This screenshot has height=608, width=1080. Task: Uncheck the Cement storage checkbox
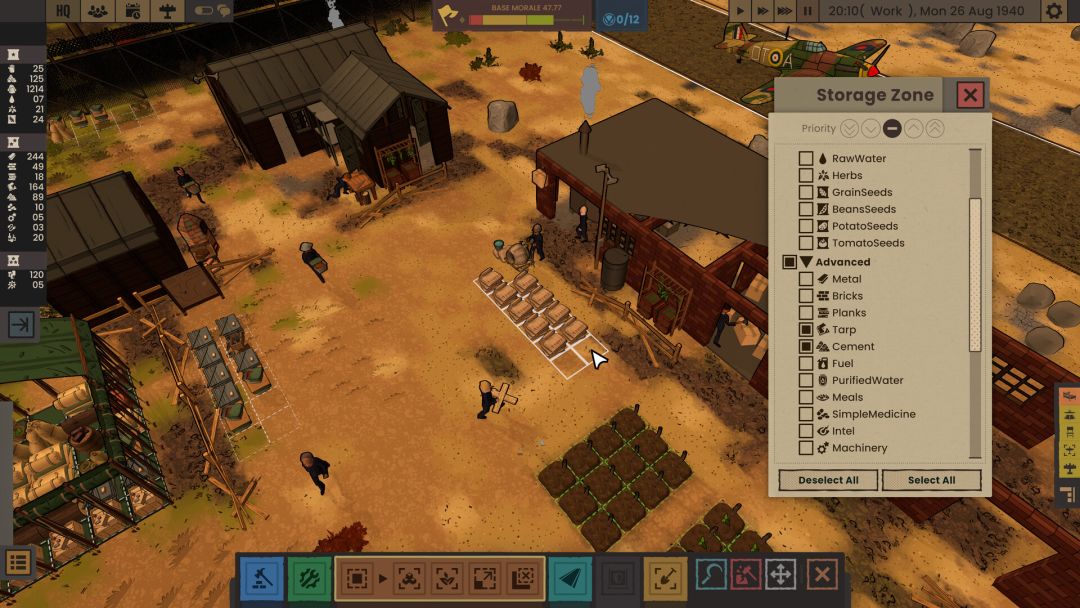tap(806, 346)
